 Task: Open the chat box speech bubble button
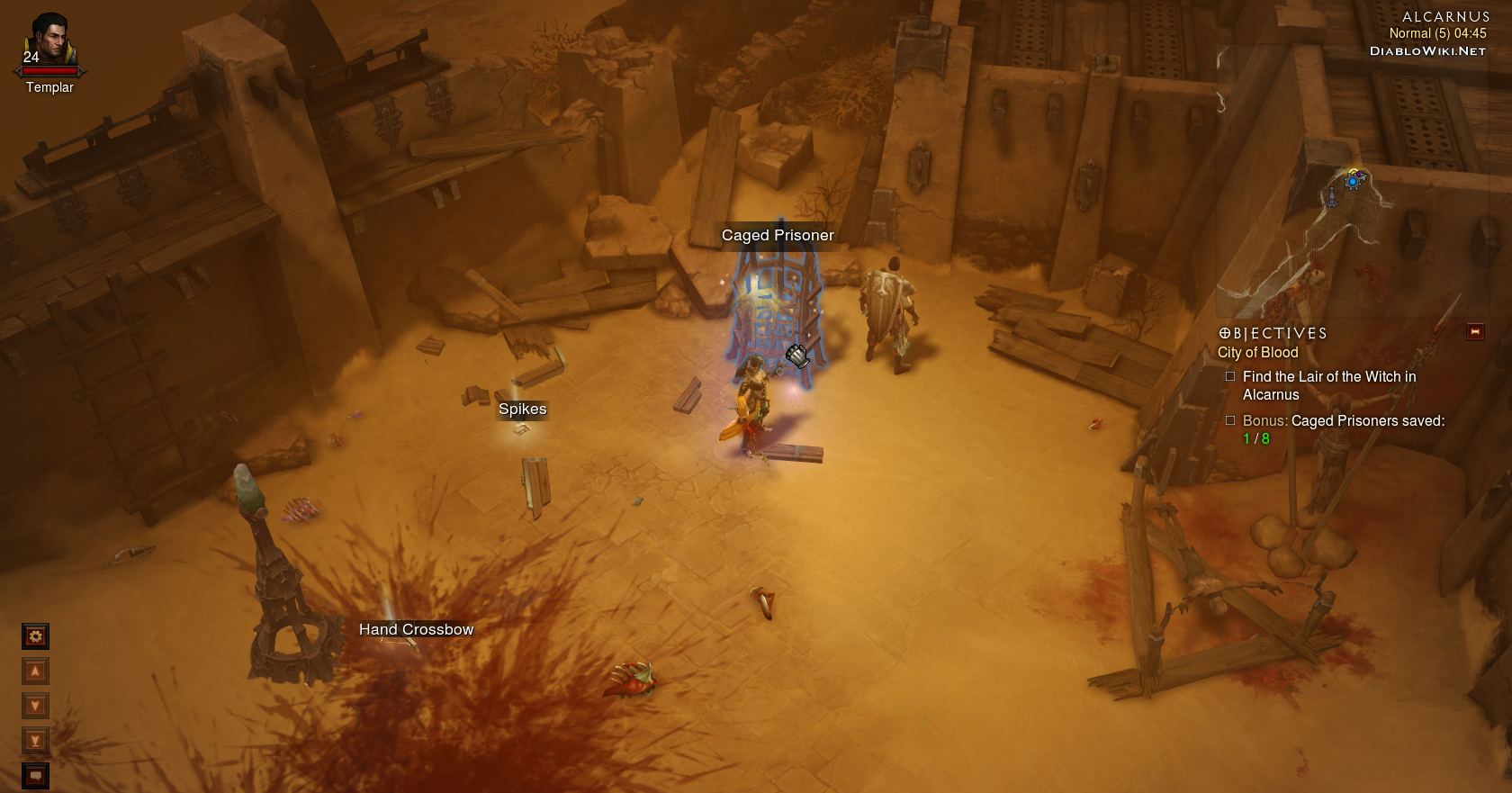[x=35, y=775]
